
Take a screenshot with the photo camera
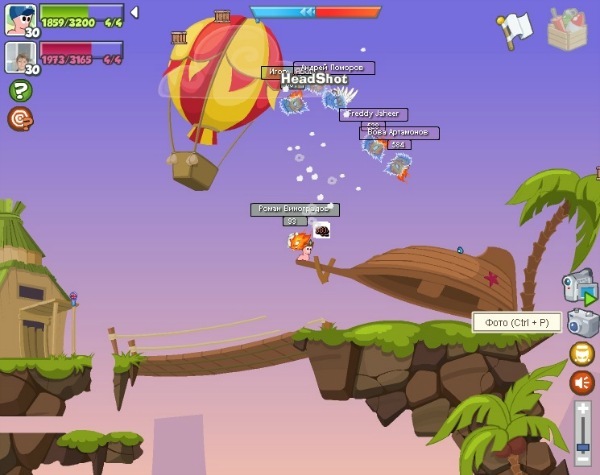pyautogui.click(x=582, y=323)
